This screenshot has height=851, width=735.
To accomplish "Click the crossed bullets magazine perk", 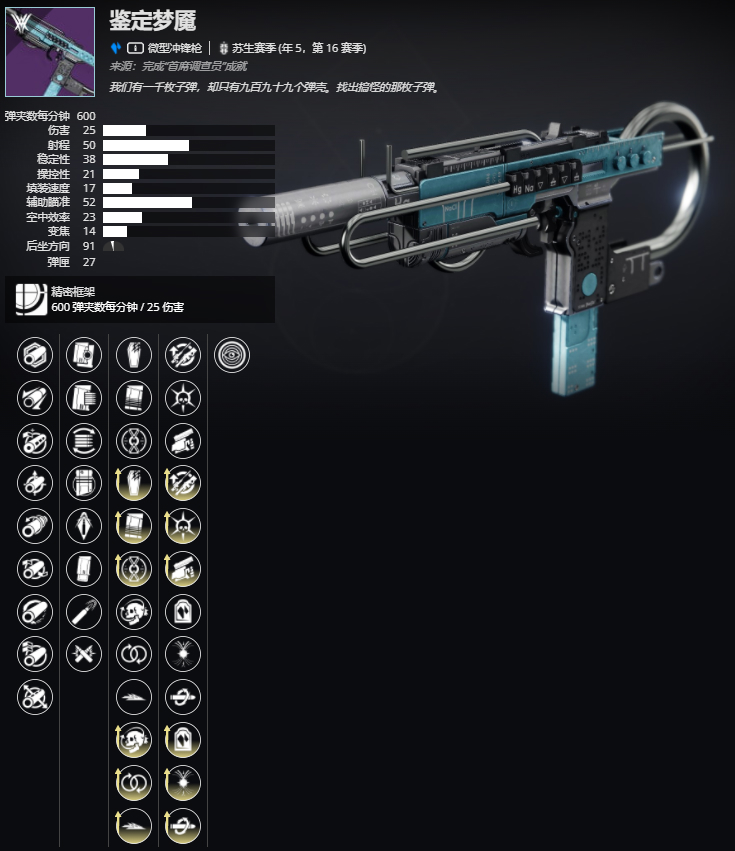I will [84, 655].
